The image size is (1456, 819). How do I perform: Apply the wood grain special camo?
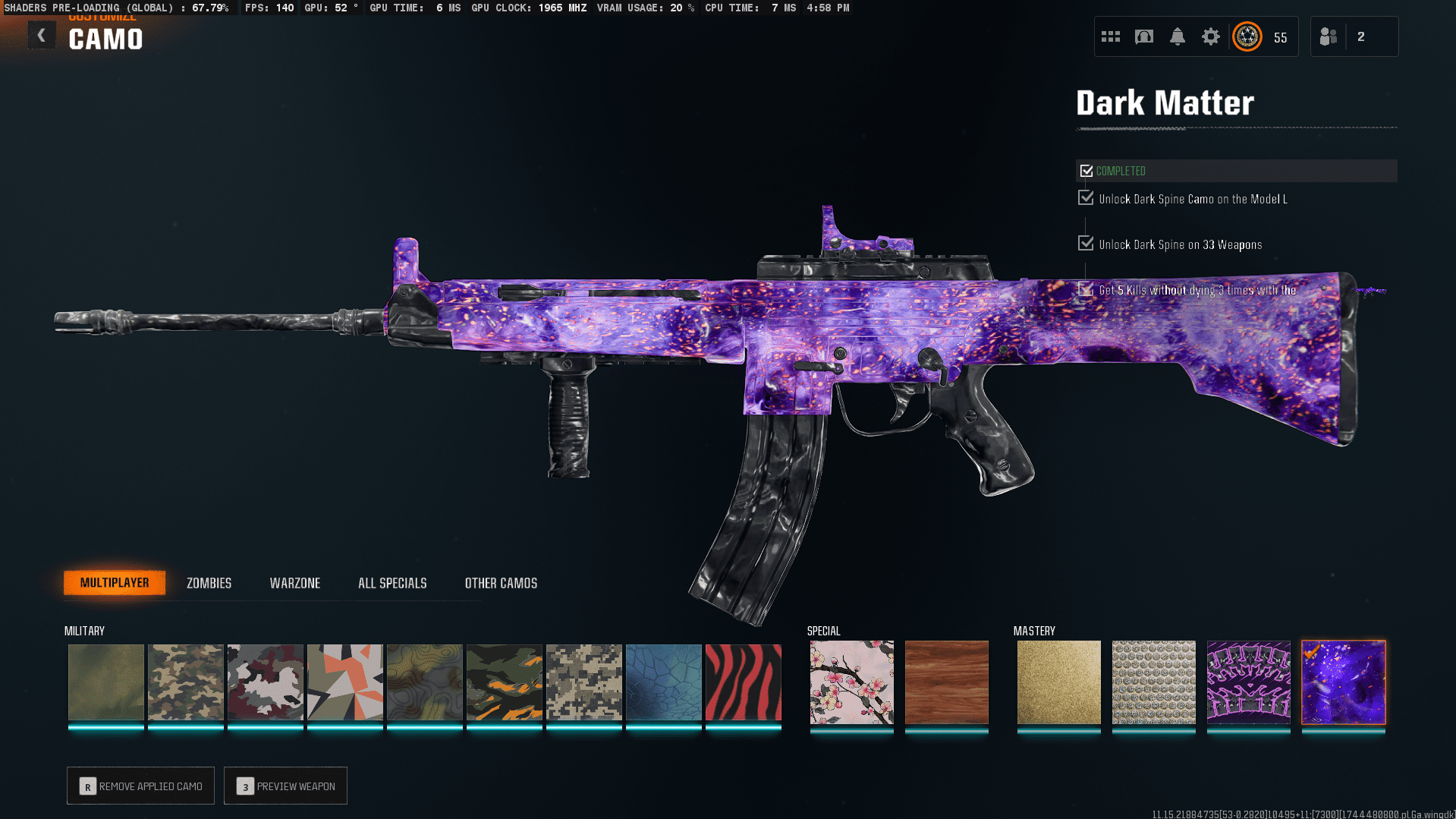point(946,682)
